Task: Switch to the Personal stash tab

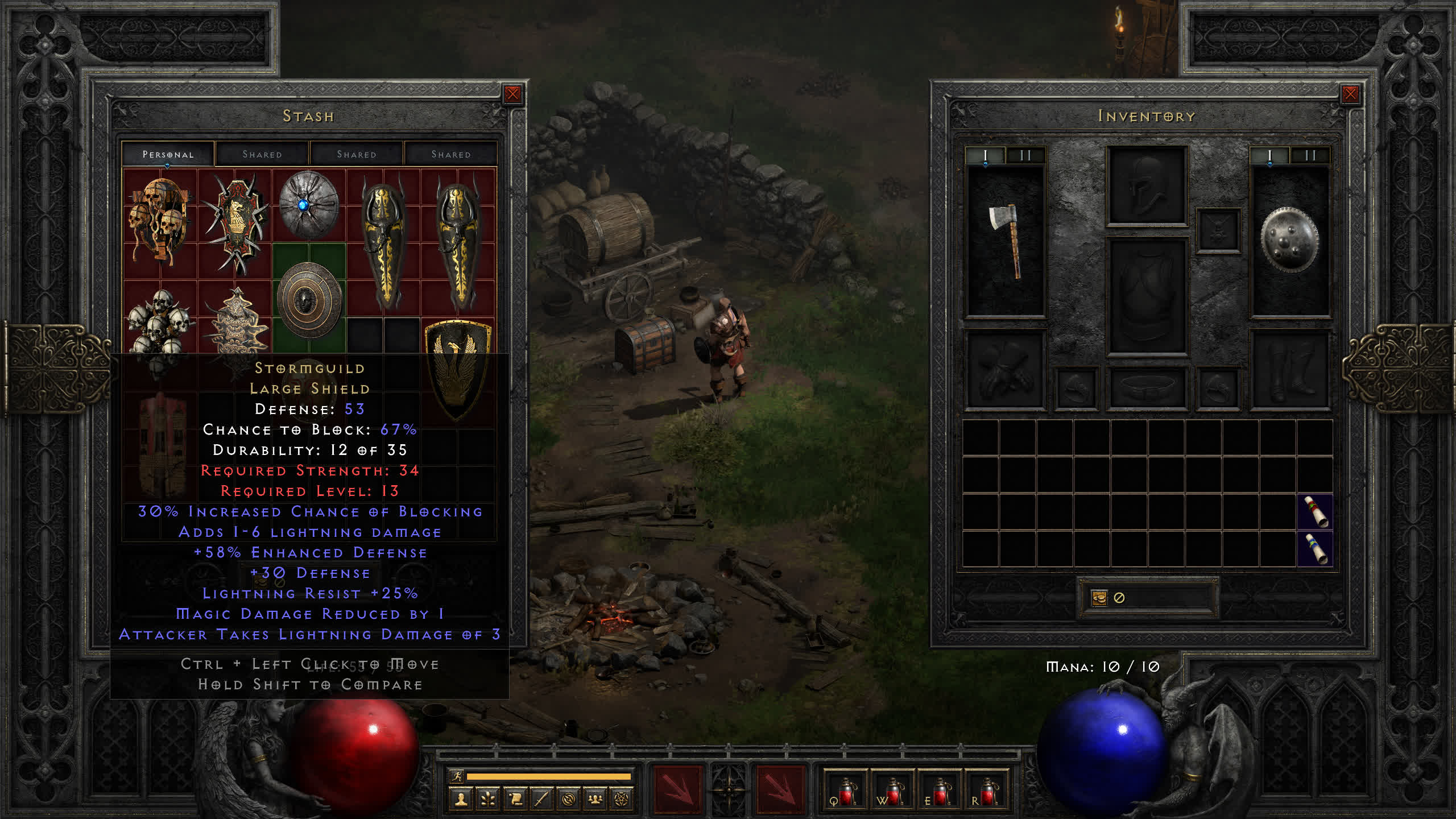Action: [x=168, y=154]
